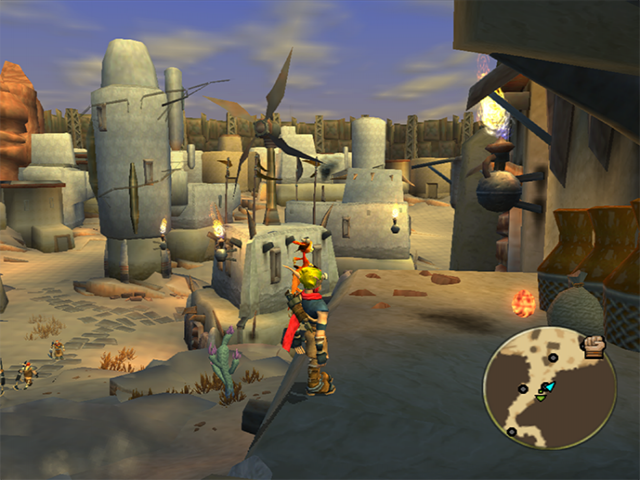
Task: Select the fist icon on the minimap edge
Action: tap(594, 348)
